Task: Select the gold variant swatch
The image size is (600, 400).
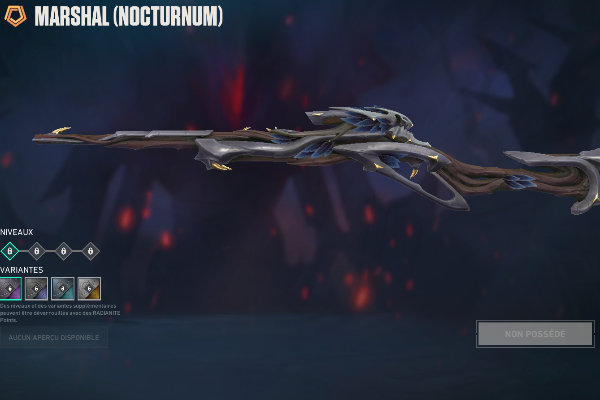Action: pyautogui.click(x=89, y=289)
